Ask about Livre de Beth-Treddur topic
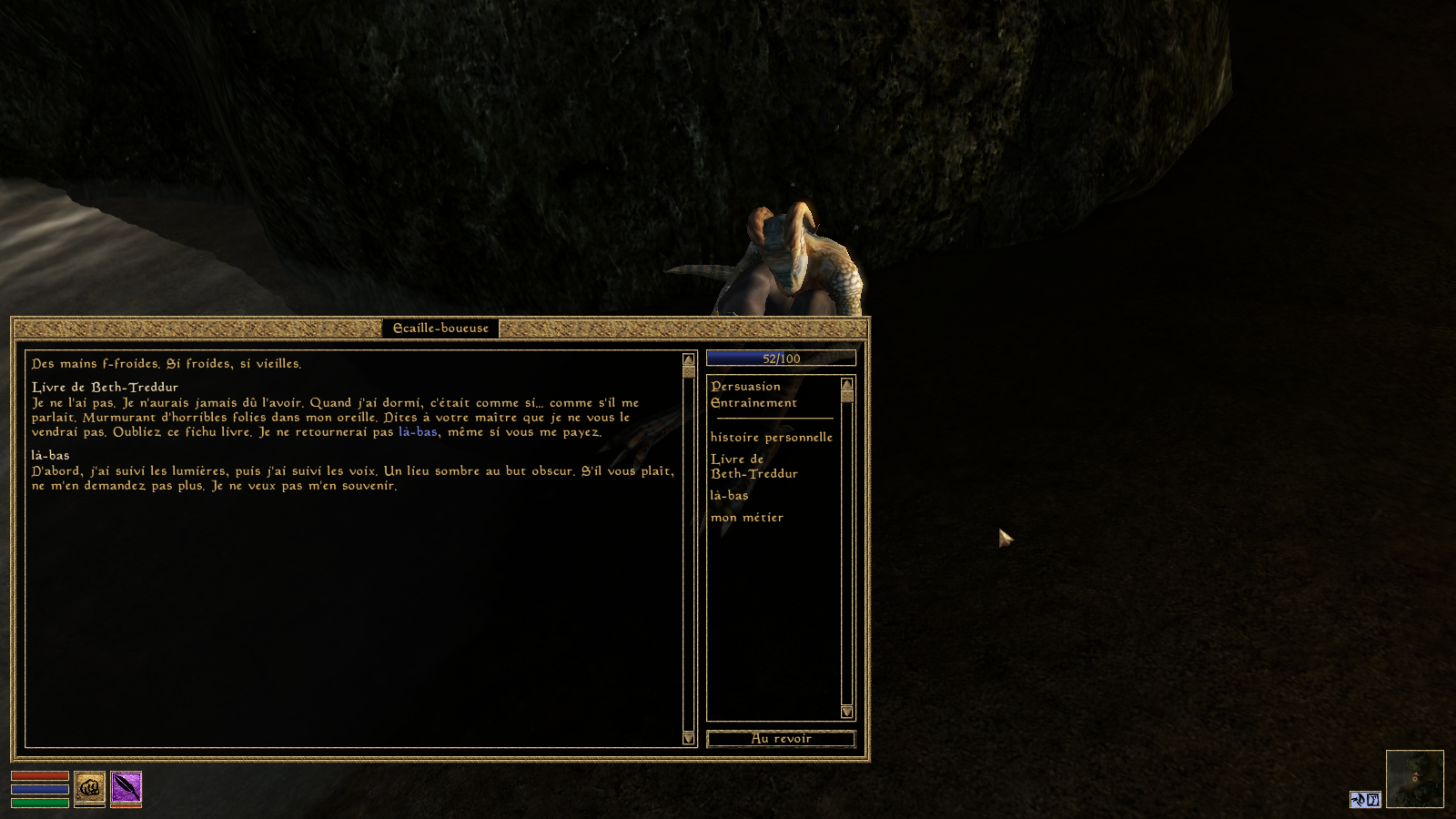This screenshot has width=1456, height=819. [753, 467]
